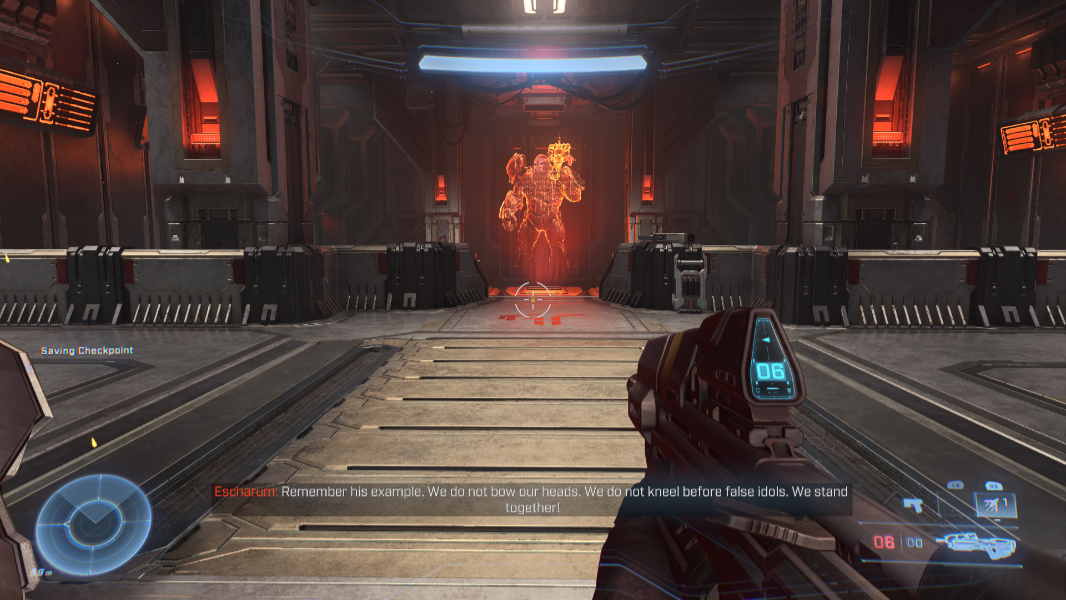
Task: Switch to the secondary pistol icon
Action: tap(912, 505)
